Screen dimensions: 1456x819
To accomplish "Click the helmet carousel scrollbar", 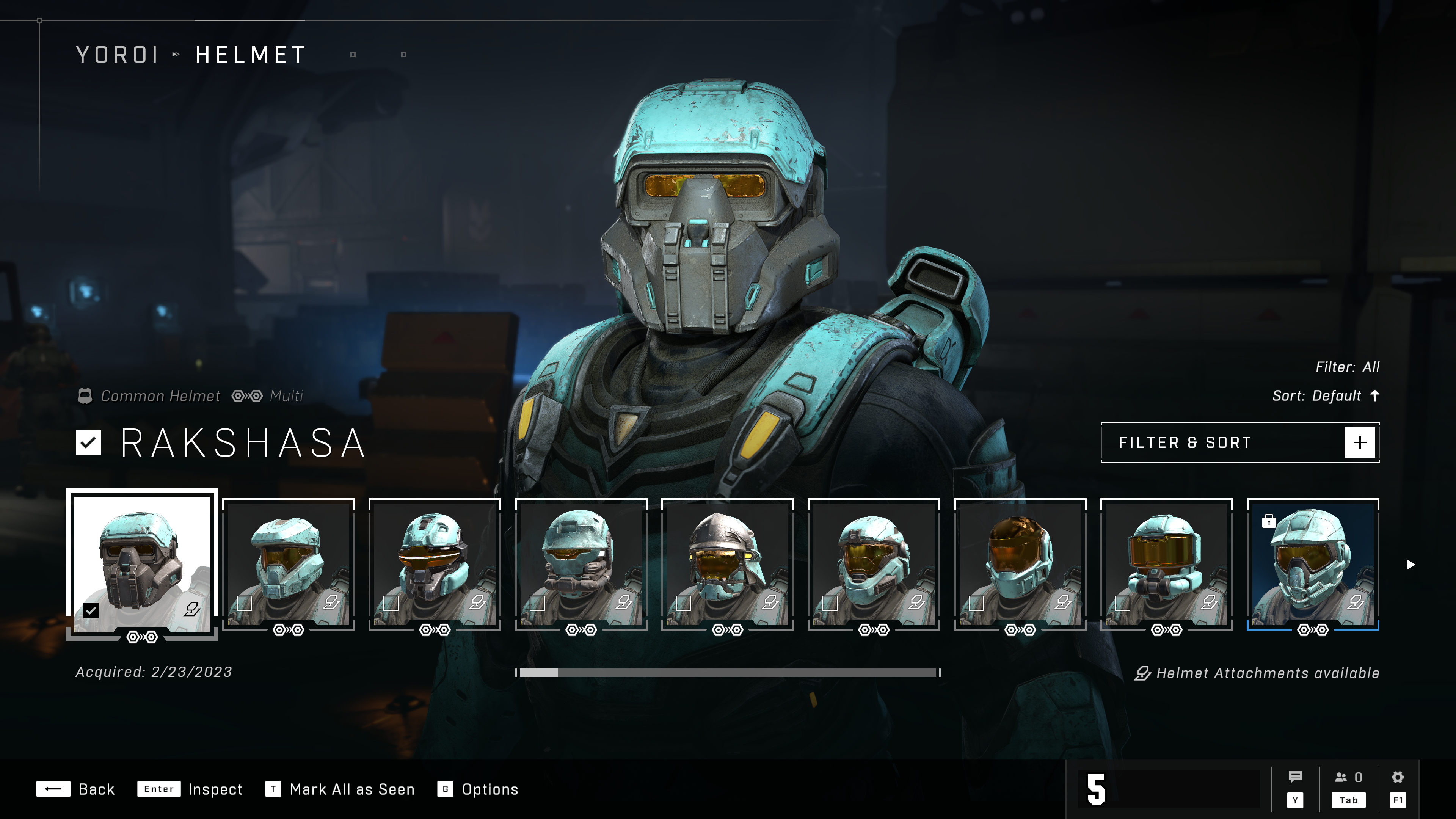I will coord(728,673).
